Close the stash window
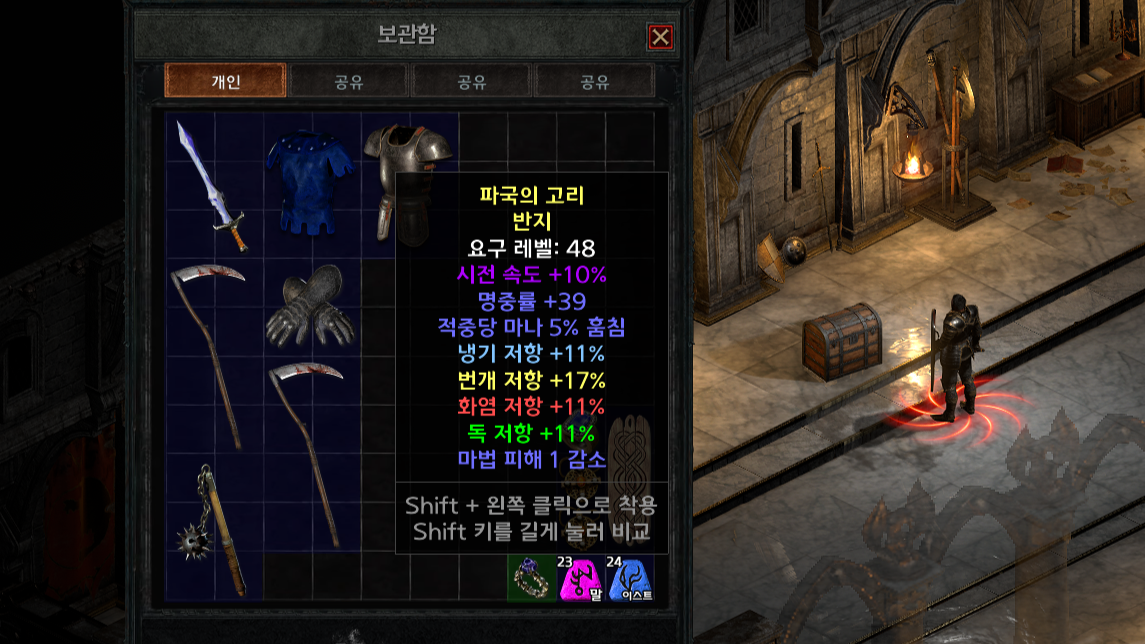 click(x=660, y=37)
